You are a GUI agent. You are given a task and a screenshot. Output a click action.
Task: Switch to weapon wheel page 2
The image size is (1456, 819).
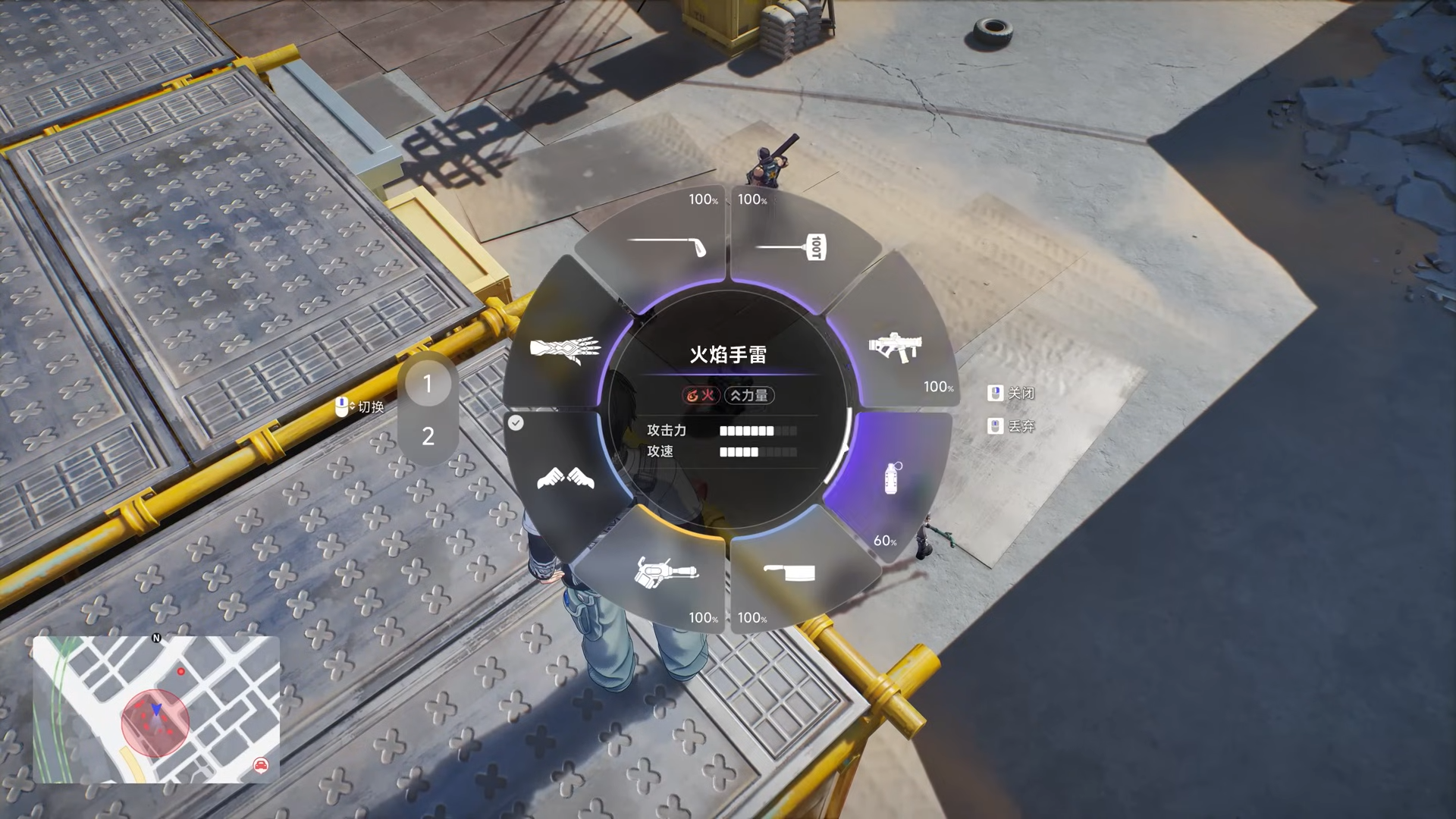point(428,436)
